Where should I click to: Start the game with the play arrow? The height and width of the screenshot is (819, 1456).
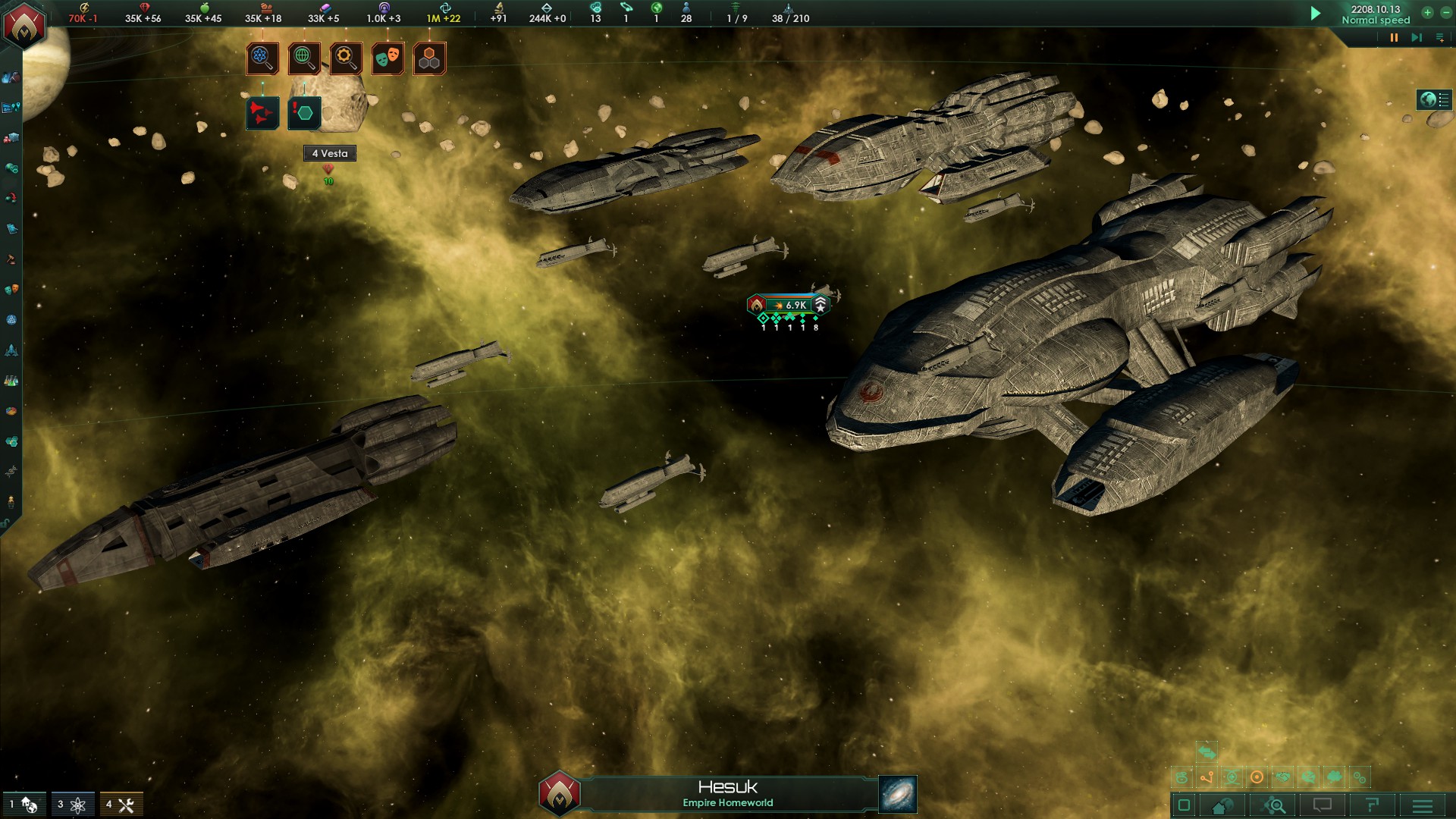click(1316, 14)
